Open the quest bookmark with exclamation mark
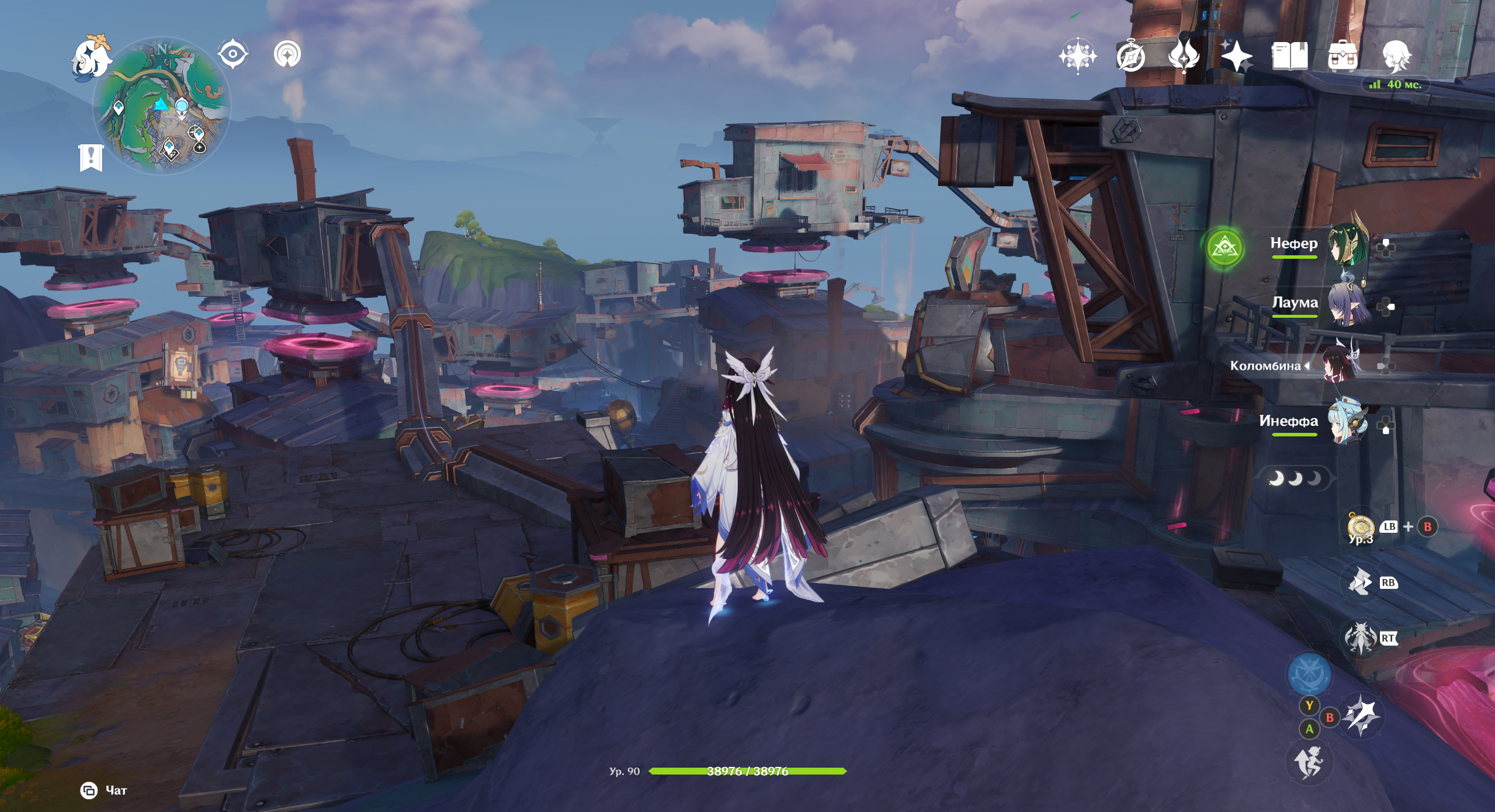Viewport: 1495px width, 812px height. [91, 158]
